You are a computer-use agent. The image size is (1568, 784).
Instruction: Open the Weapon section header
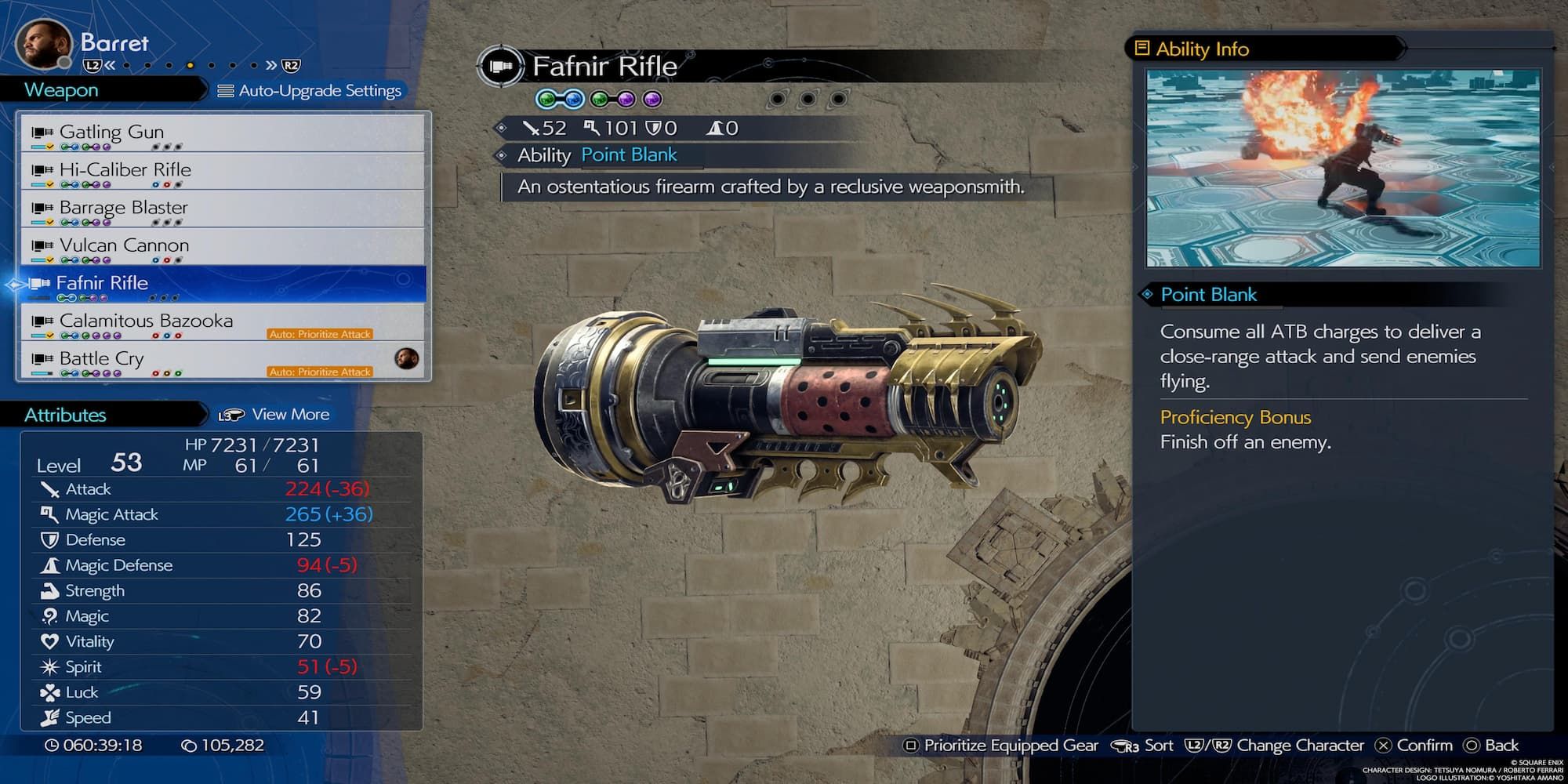pyautogui.click(x=61, y=90)
